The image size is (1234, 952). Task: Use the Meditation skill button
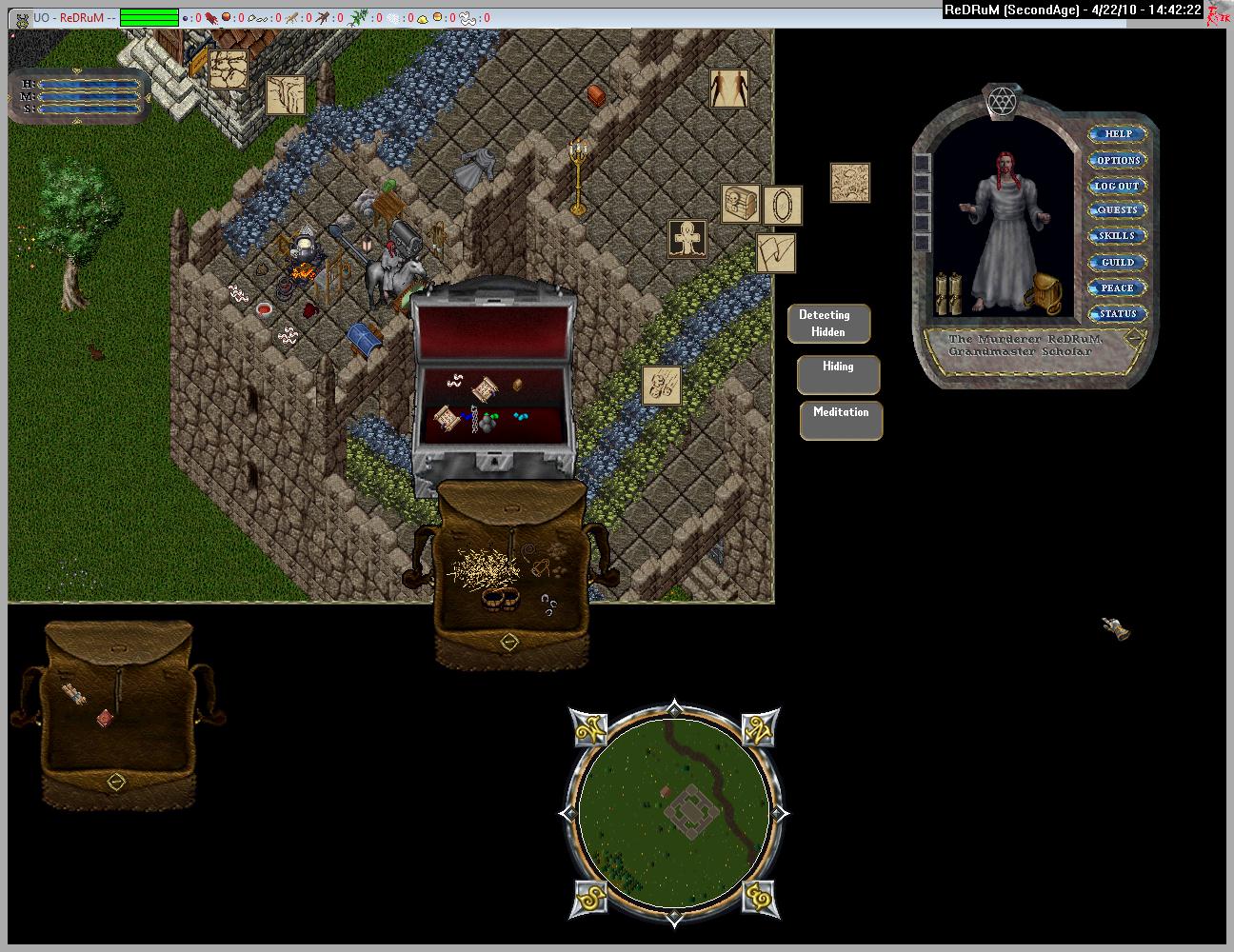click(x=841, y=420)
